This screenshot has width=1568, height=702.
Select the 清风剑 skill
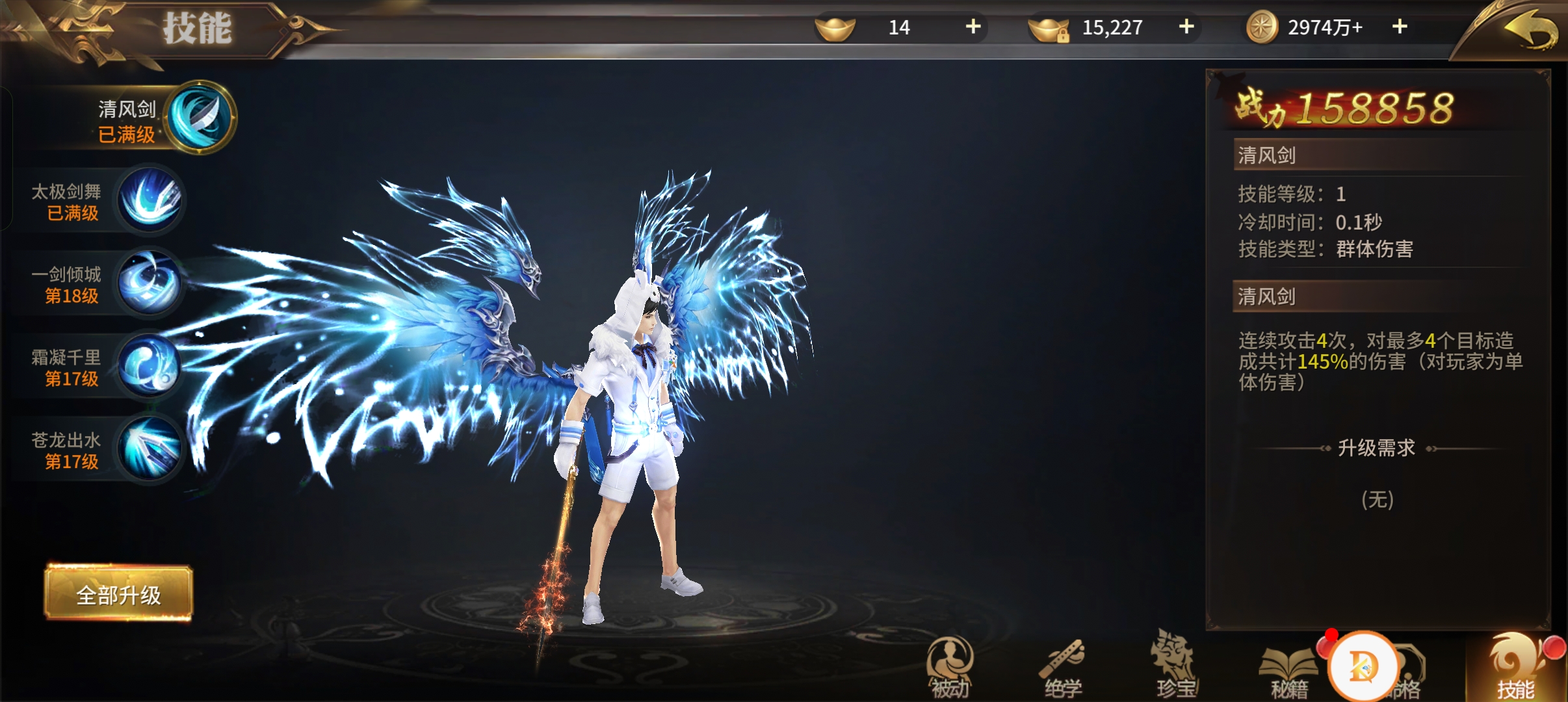point(202,118)
